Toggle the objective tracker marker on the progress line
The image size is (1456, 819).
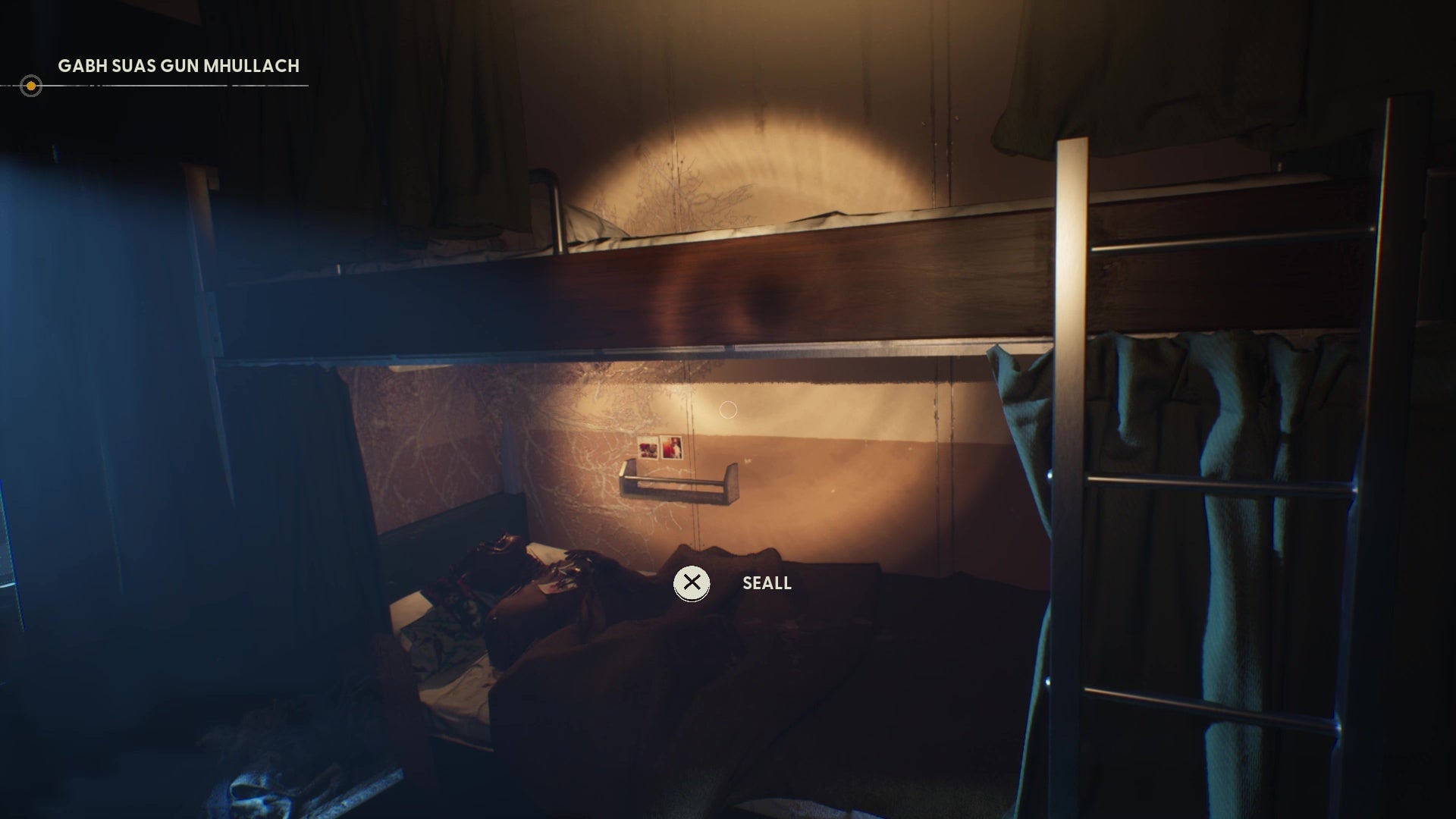[x=31, y=86]
